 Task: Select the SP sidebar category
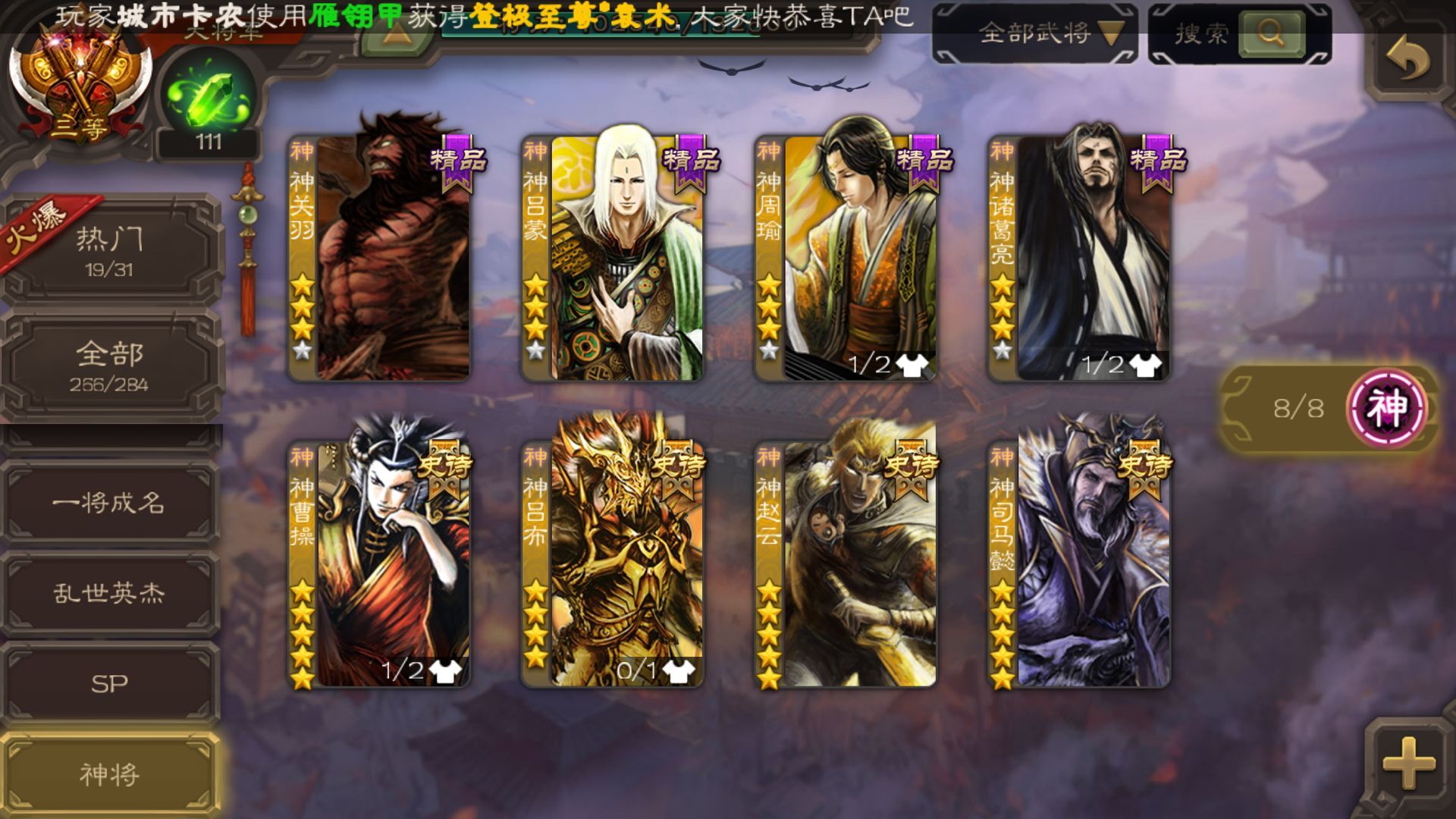(110, 682)
